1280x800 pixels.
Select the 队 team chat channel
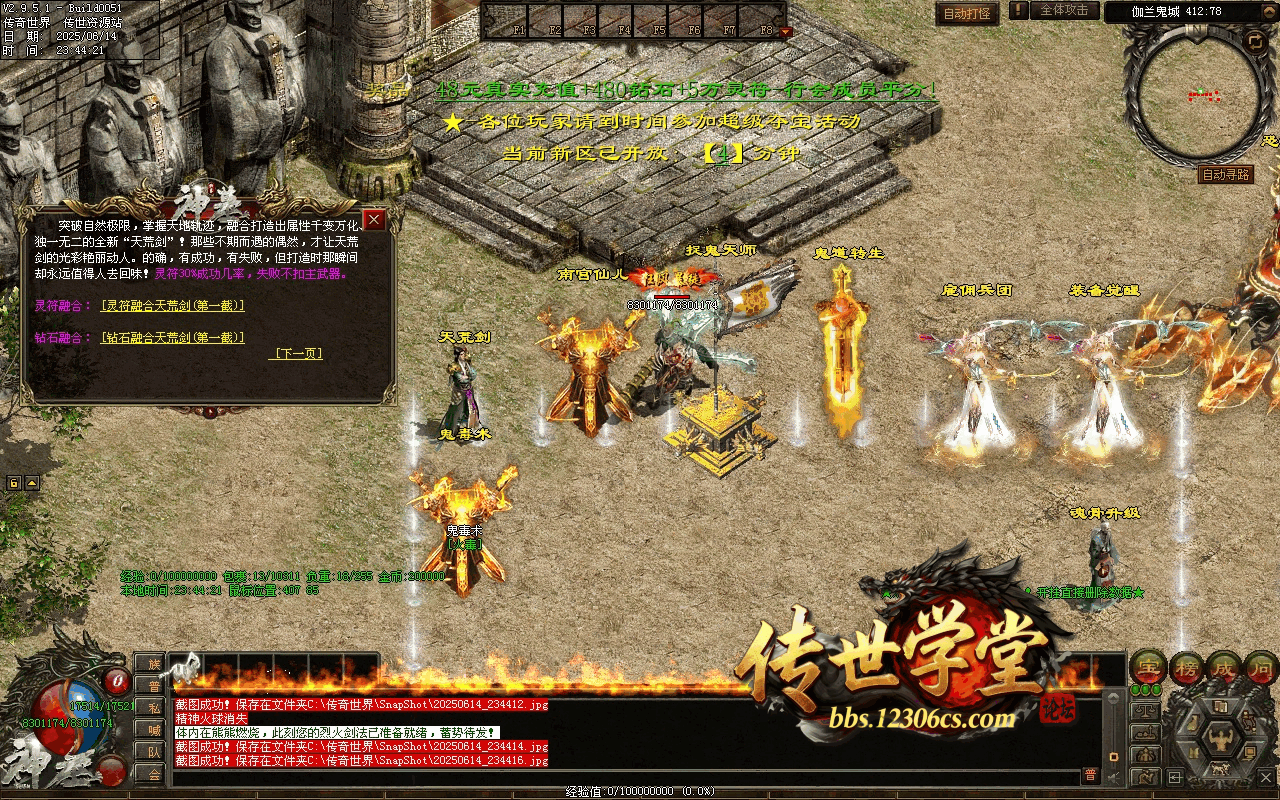(x=151, y=751)
